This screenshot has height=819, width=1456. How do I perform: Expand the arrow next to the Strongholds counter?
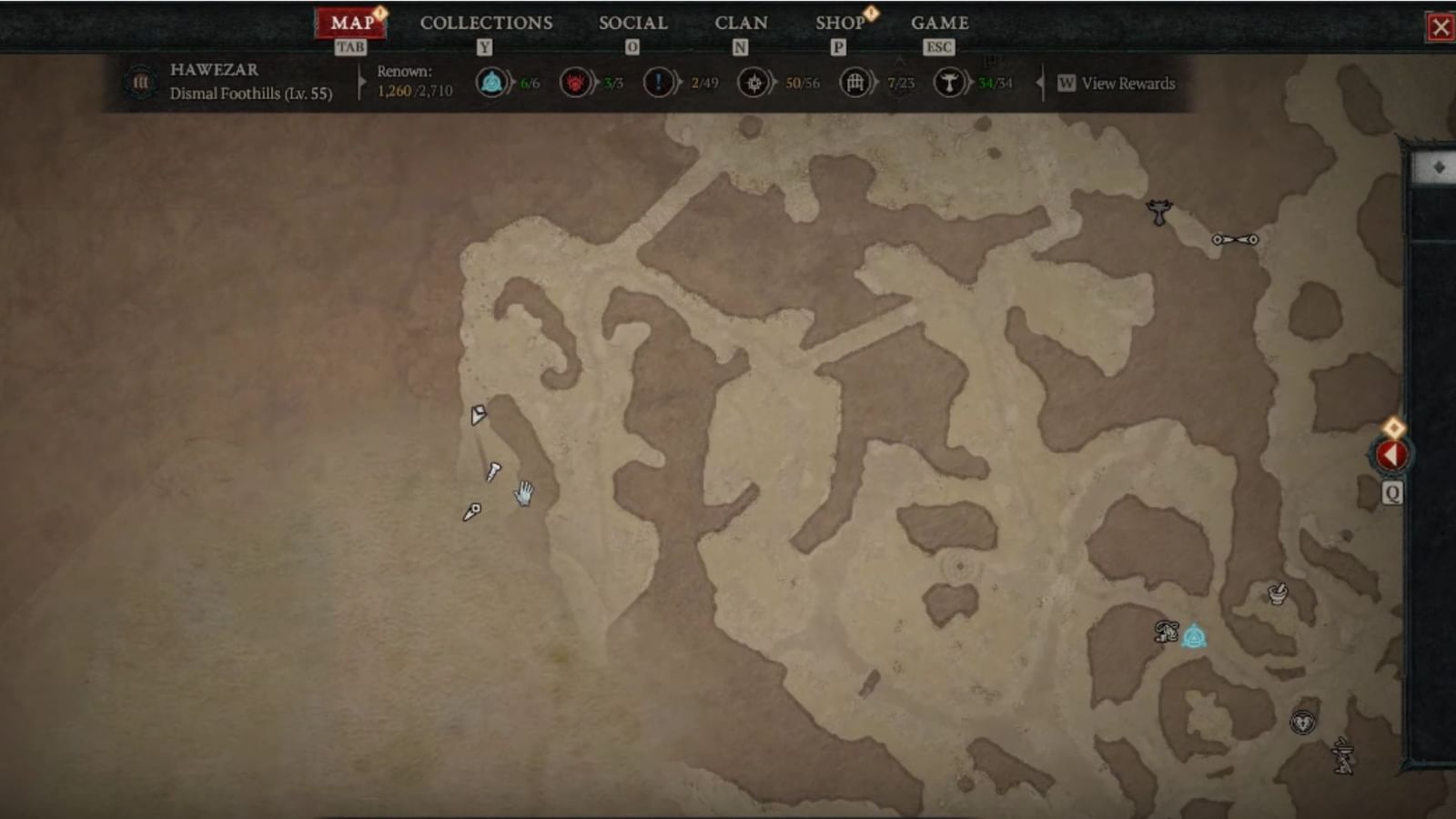973,83
